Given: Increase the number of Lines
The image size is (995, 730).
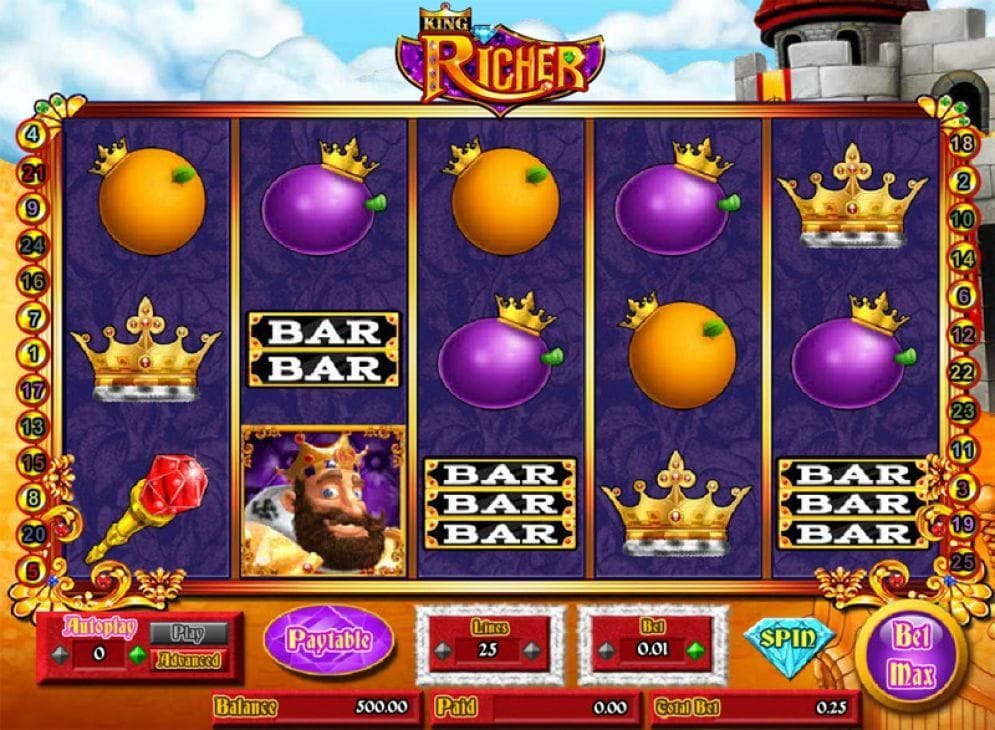Looking at the screenshot, I should tap(533, 650).
